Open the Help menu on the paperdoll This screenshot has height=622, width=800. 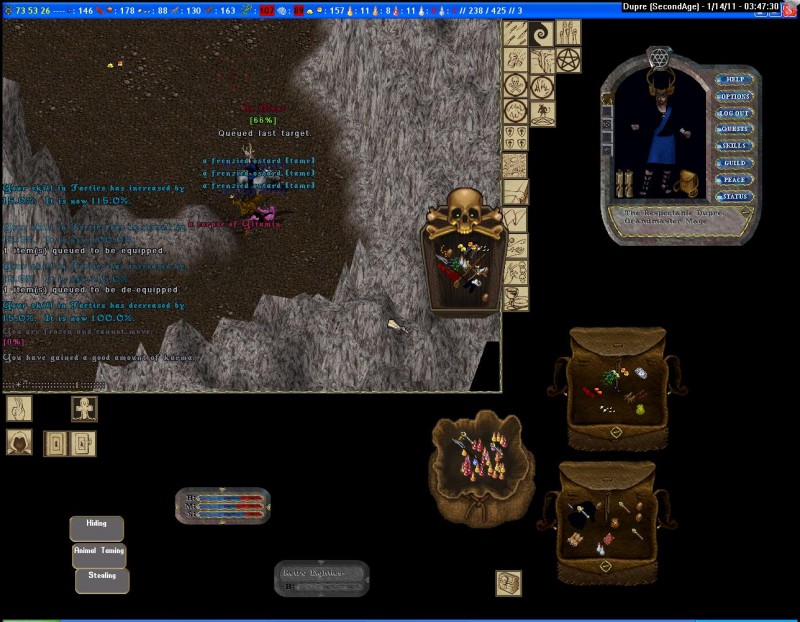coord(734,79)
